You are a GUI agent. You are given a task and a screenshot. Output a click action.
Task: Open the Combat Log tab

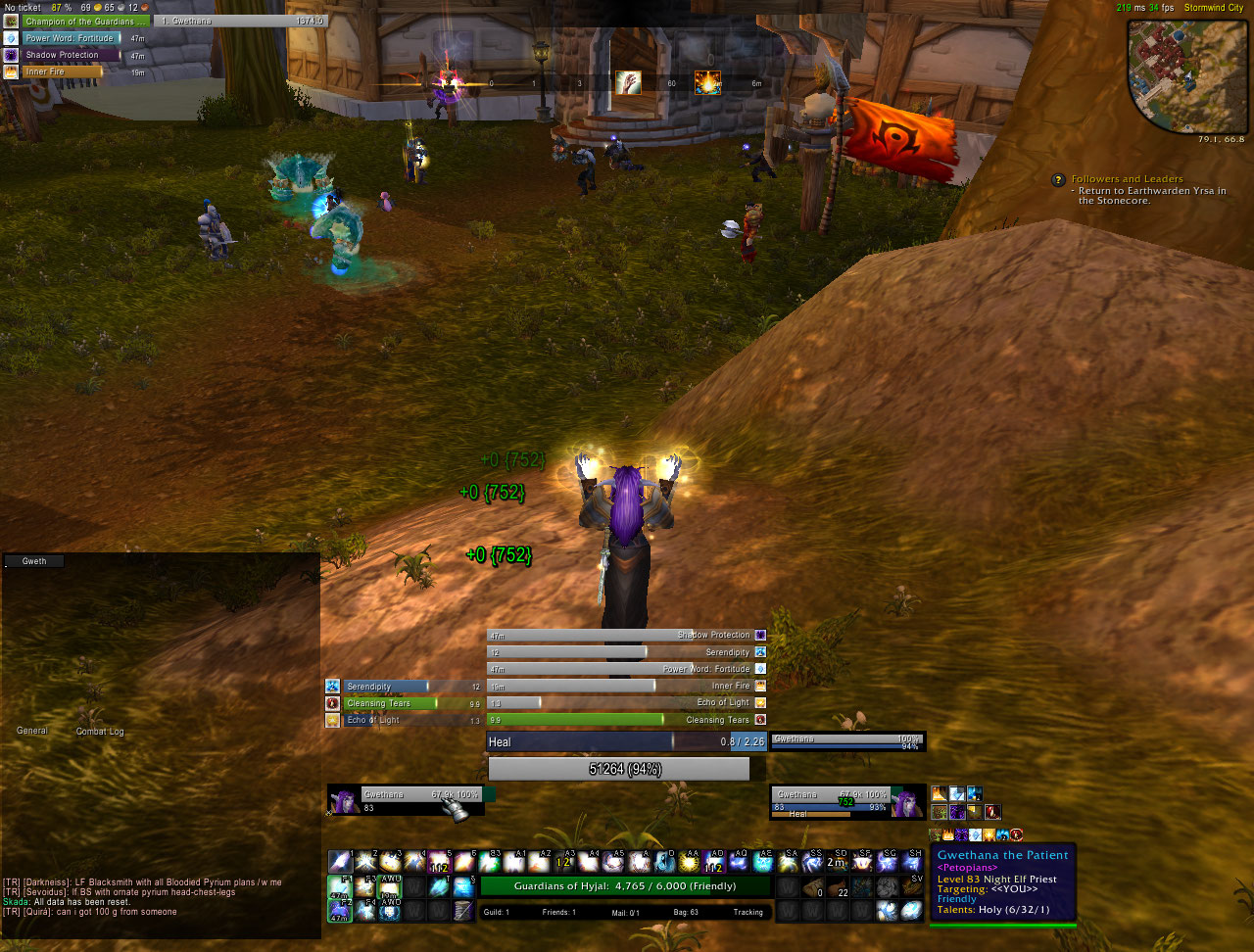[100, 732]
